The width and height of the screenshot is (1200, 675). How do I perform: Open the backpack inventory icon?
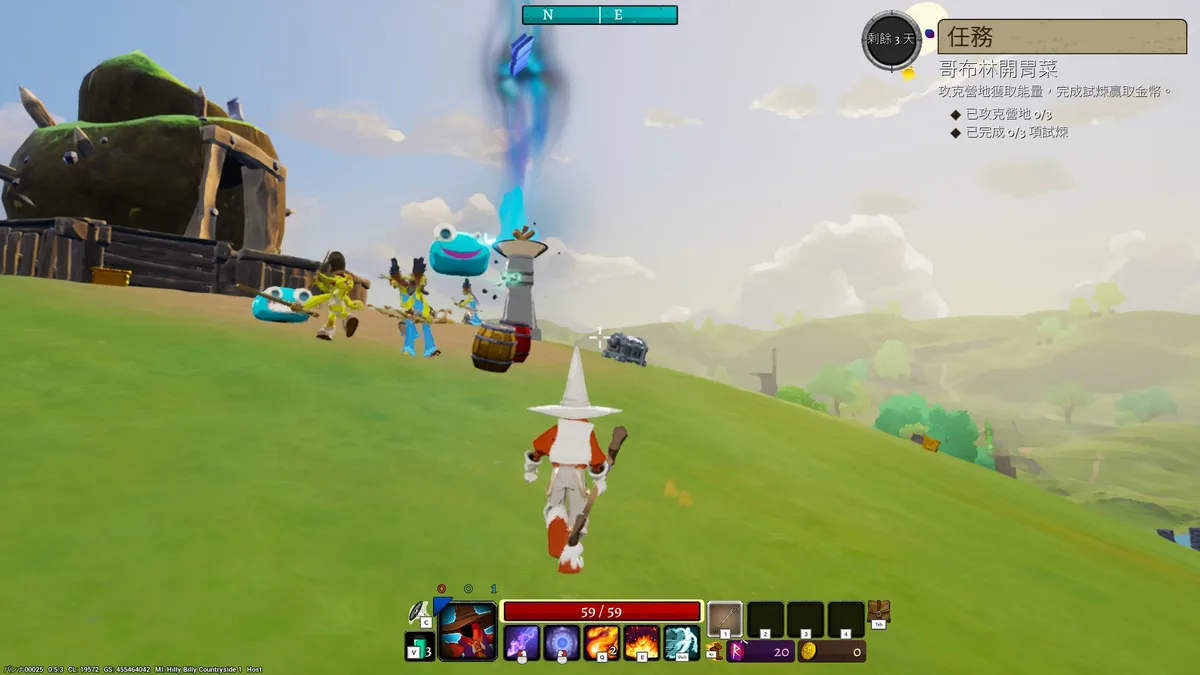point(879,613)
